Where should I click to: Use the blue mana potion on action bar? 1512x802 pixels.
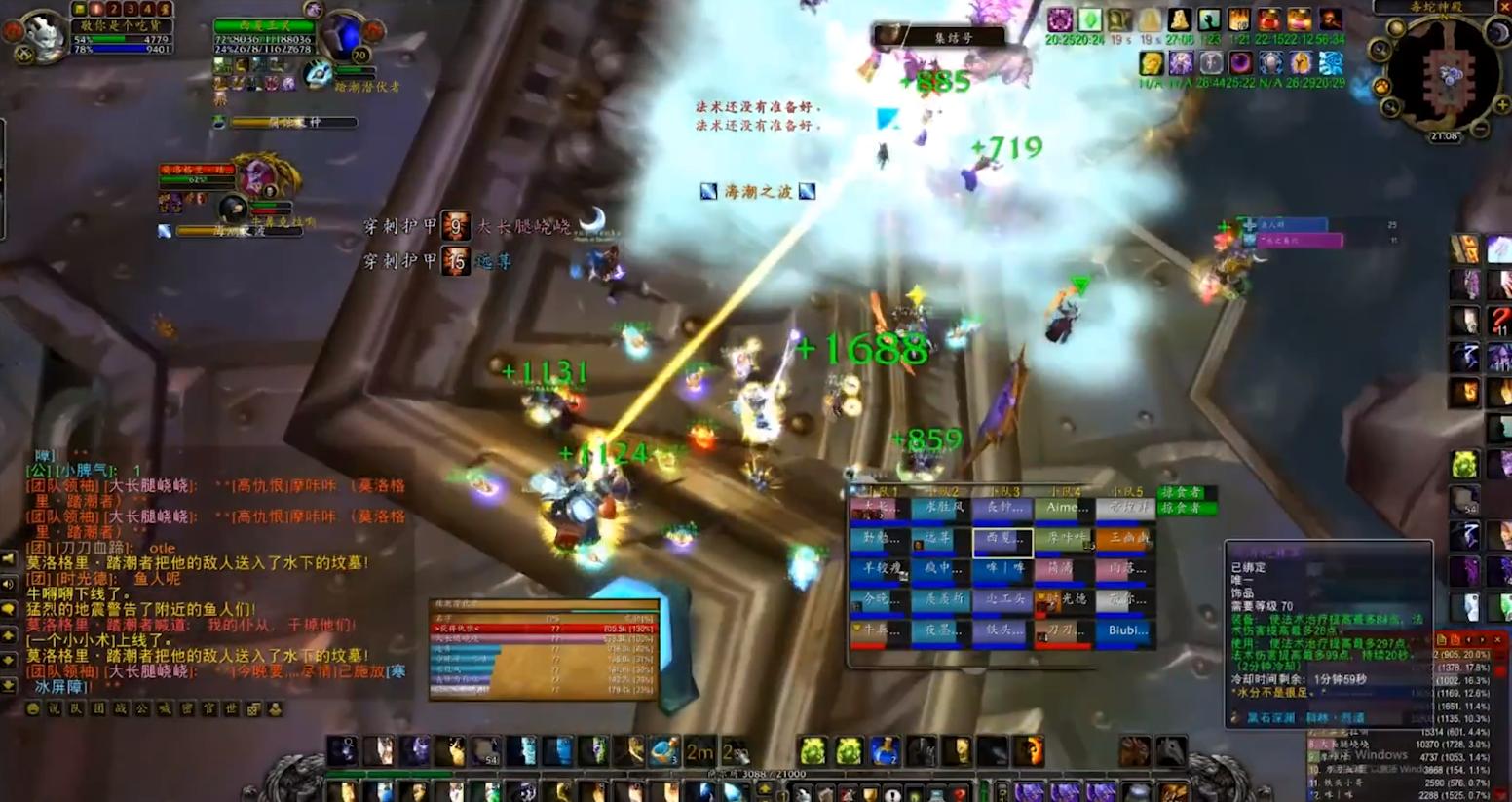883,750
